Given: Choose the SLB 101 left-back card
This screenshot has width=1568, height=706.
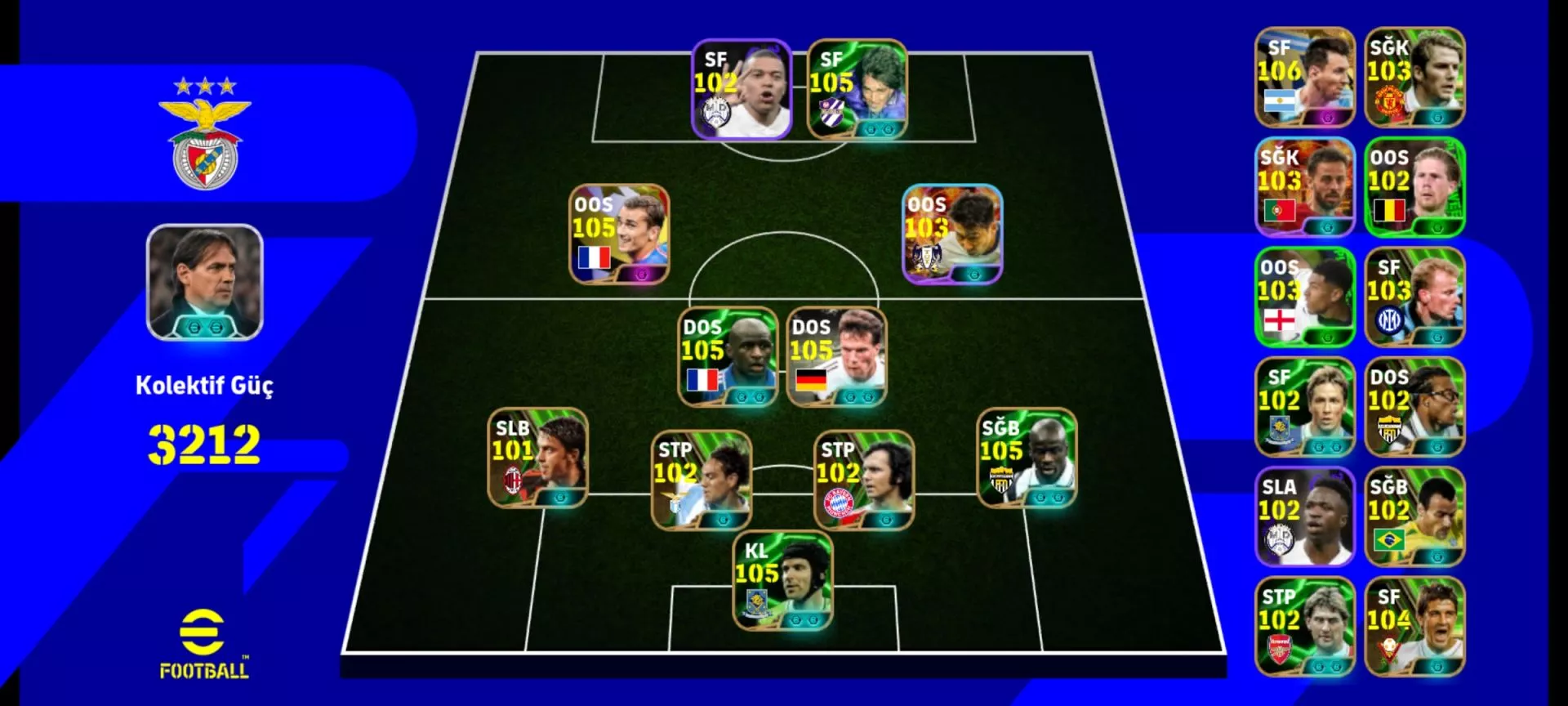Looking at the screenshot, I should click(537, 458).
